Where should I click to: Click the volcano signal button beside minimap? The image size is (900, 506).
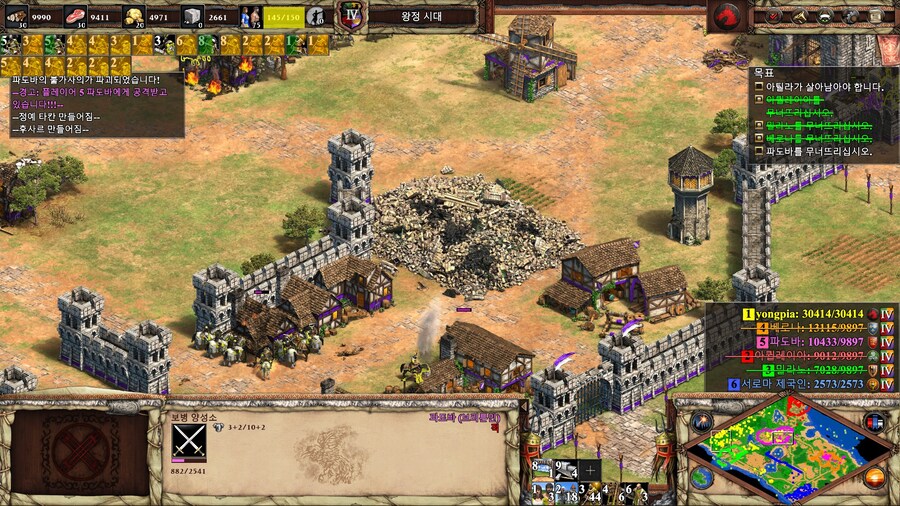click(701, 421)
